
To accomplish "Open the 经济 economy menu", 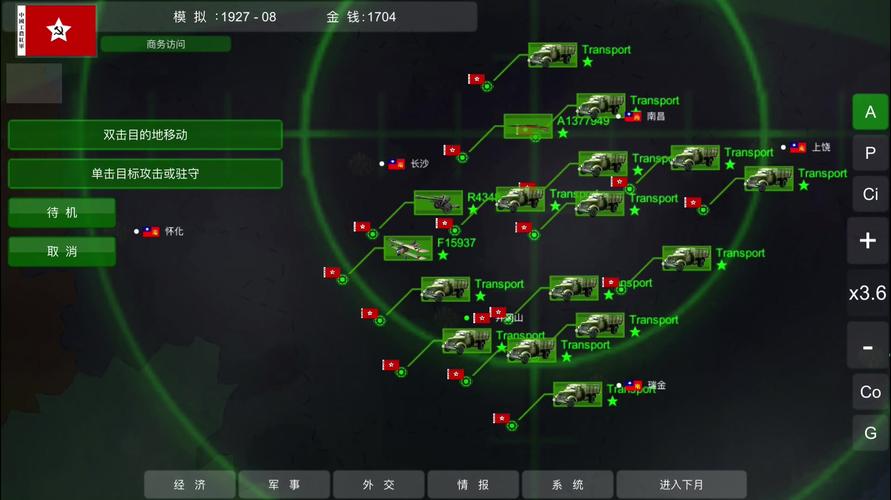I will pos(190,485).
